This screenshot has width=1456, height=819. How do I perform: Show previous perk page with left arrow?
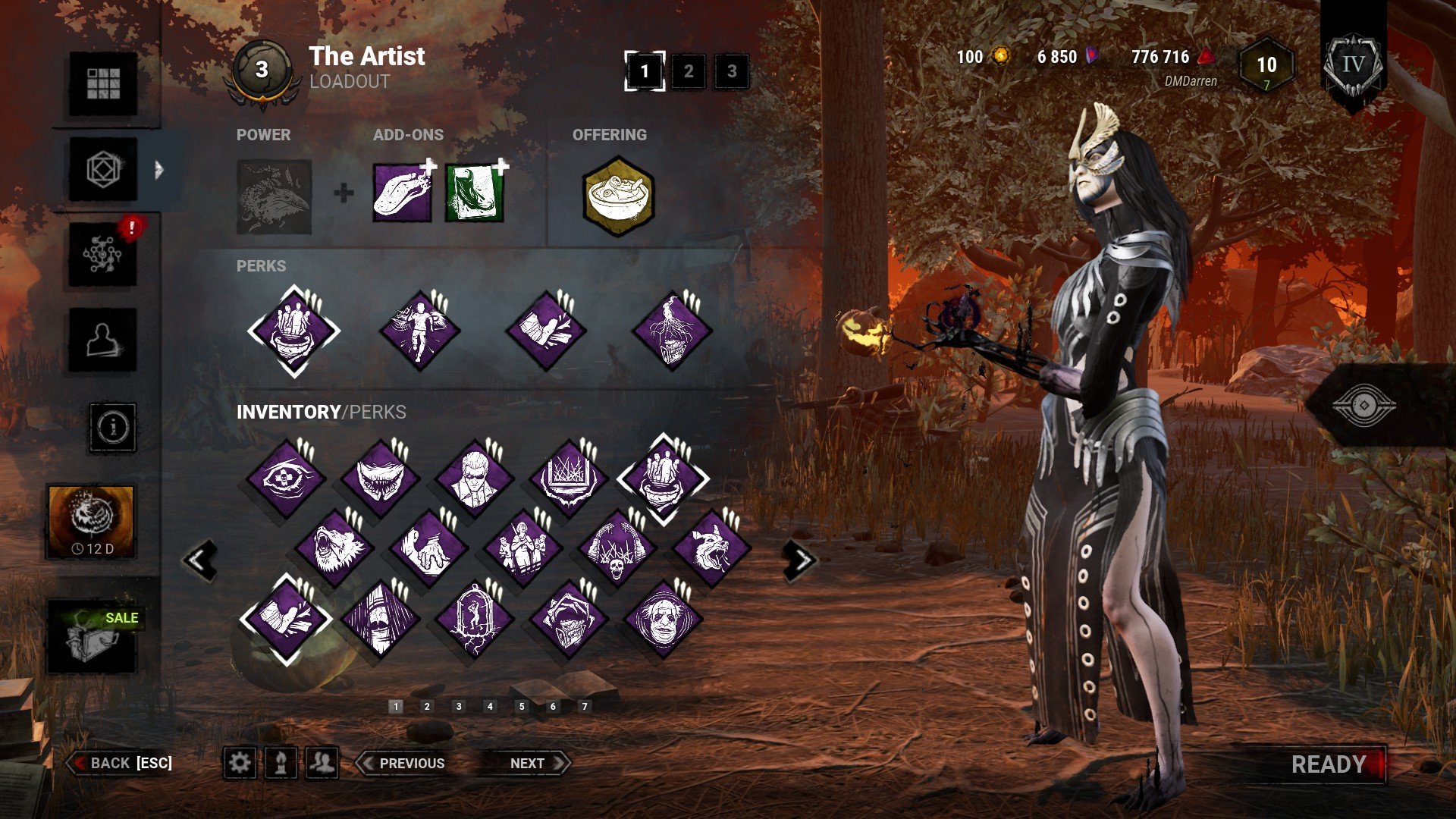200,560
